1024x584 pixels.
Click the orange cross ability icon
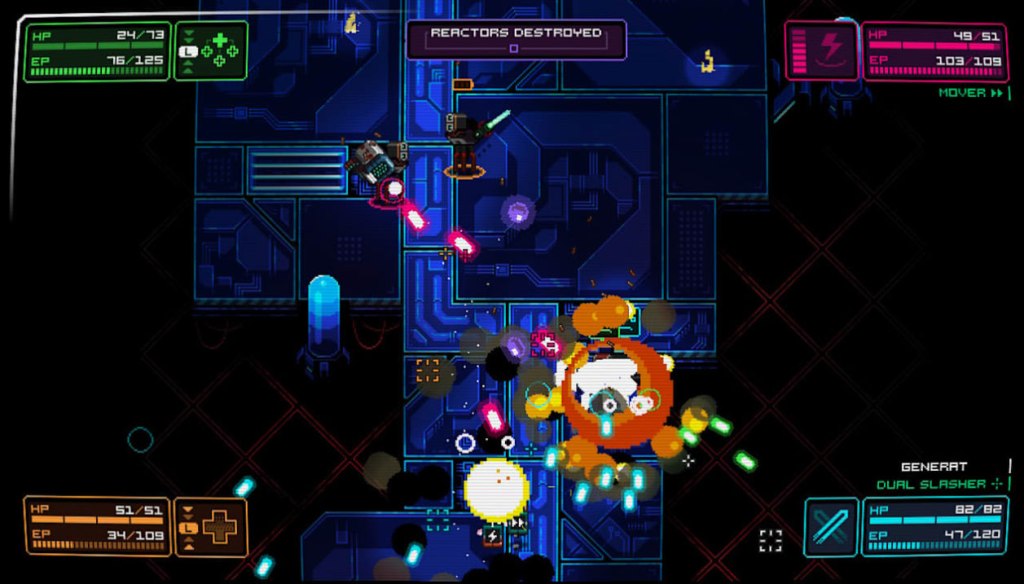[218, 526]
